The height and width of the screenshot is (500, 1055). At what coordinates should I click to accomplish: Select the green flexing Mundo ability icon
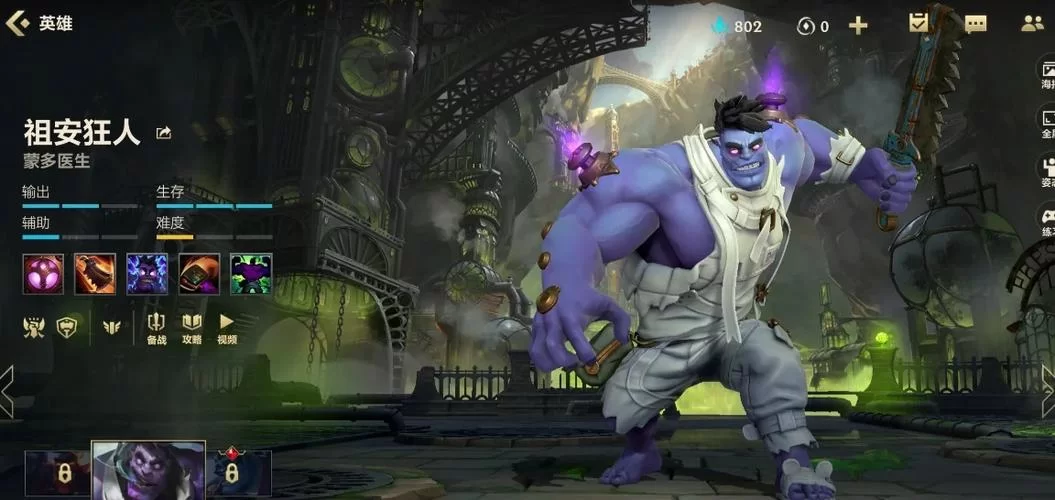(x=251, y=273)
